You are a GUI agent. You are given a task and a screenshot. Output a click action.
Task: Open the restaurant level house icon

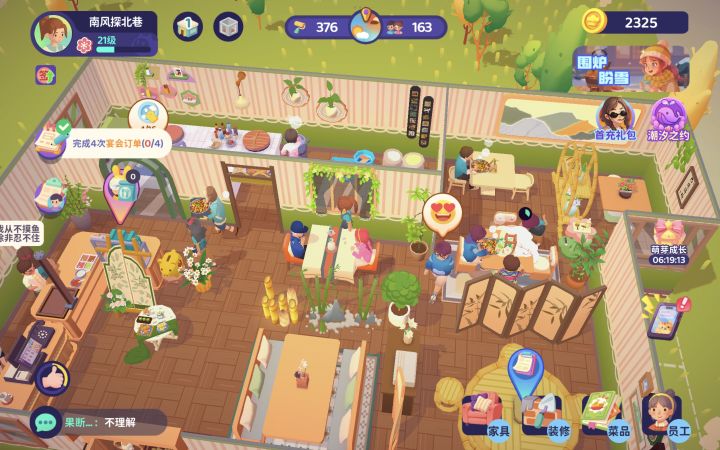tap(188, 27)
